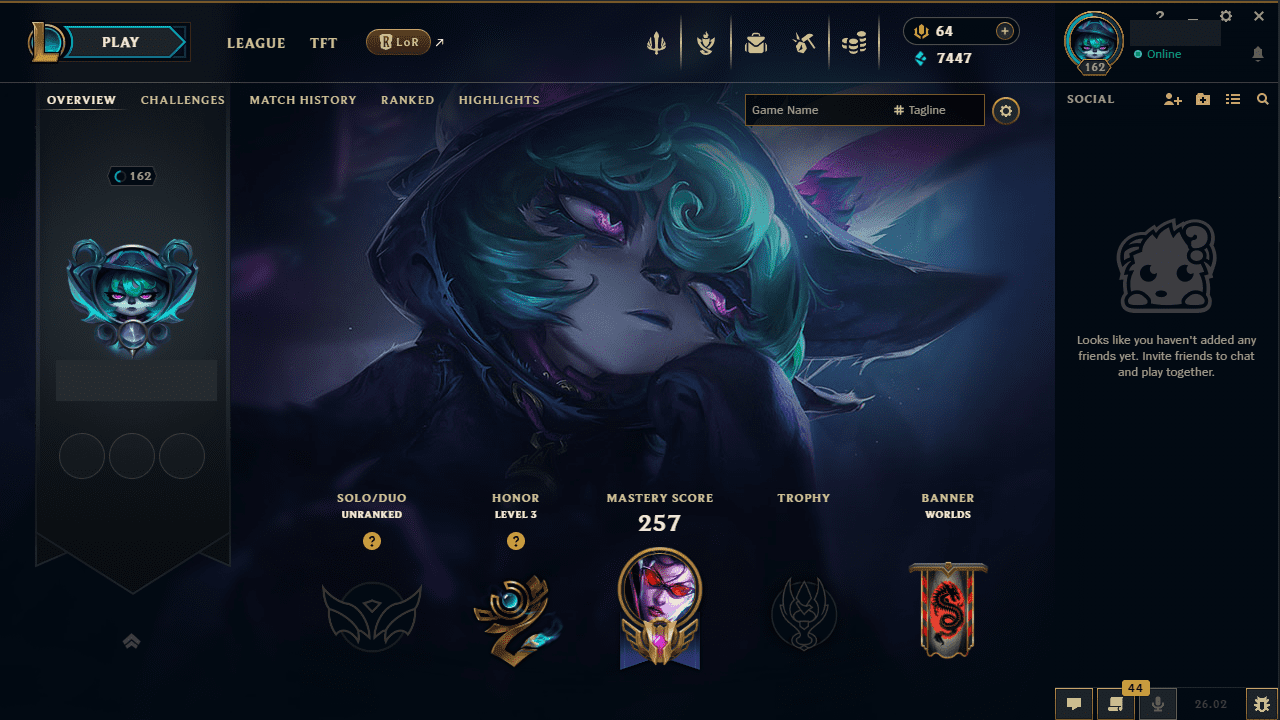
Task: Toggle the chat bubble panel
Action: pos(1073,703)
